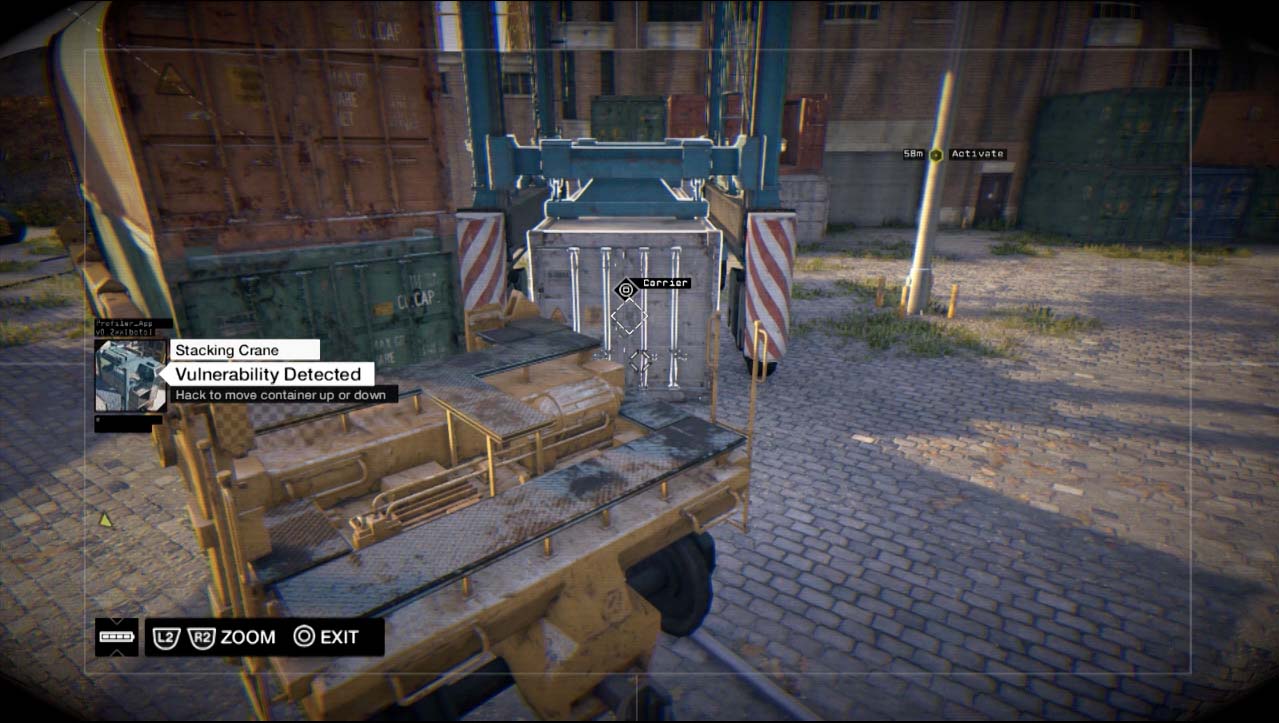Click the Vulnerability Detected label
The height and width of the screenshot is (723, 1279).
click(267, 374)
